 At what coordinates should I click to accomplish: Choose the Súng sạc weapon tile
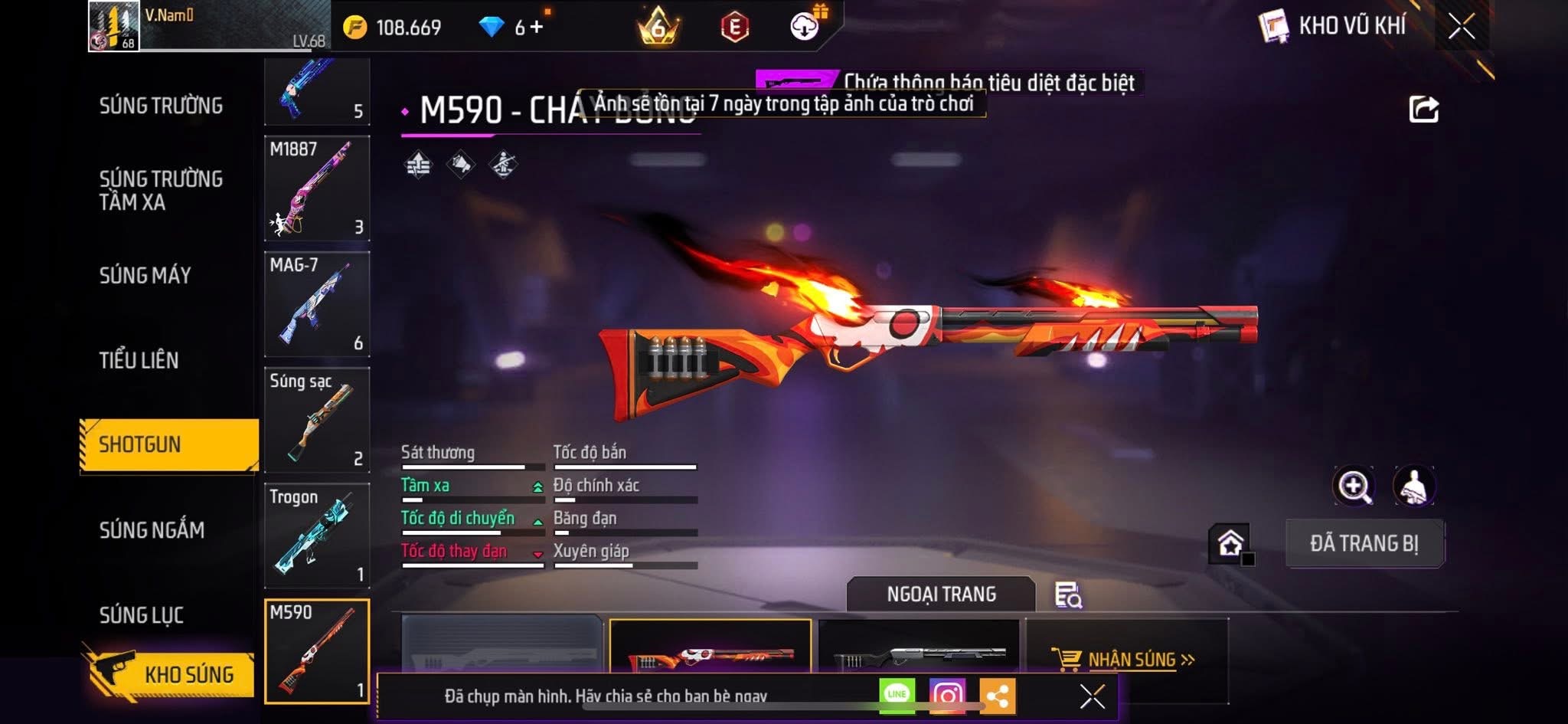pyautogui.click(x=317, y=420)
